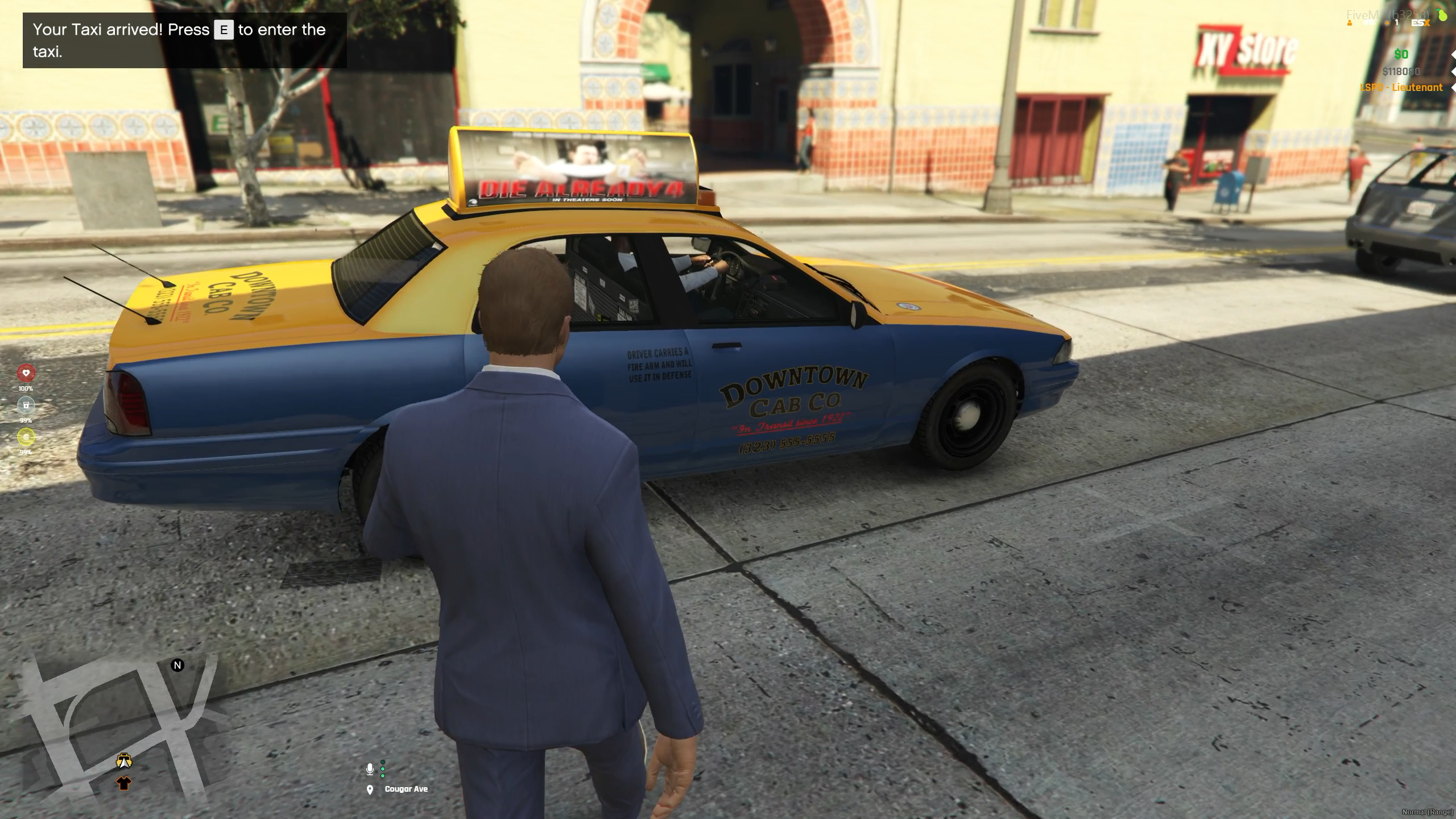Select the LSPD - Lieutenant job label
The width and height of the screenshot is (1456, 819).
pos(1401,88)
